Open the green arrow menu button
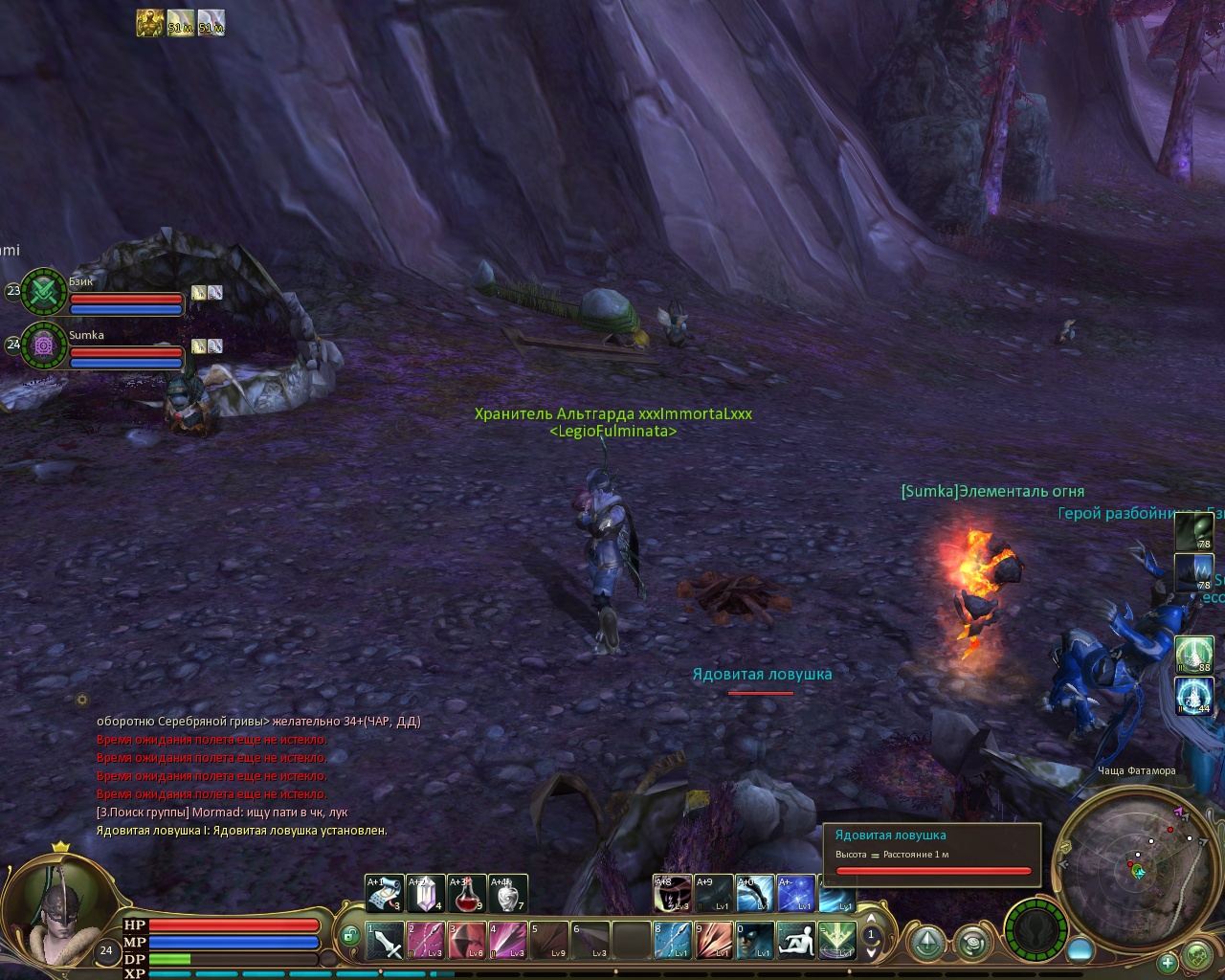 tap(926, 944)
